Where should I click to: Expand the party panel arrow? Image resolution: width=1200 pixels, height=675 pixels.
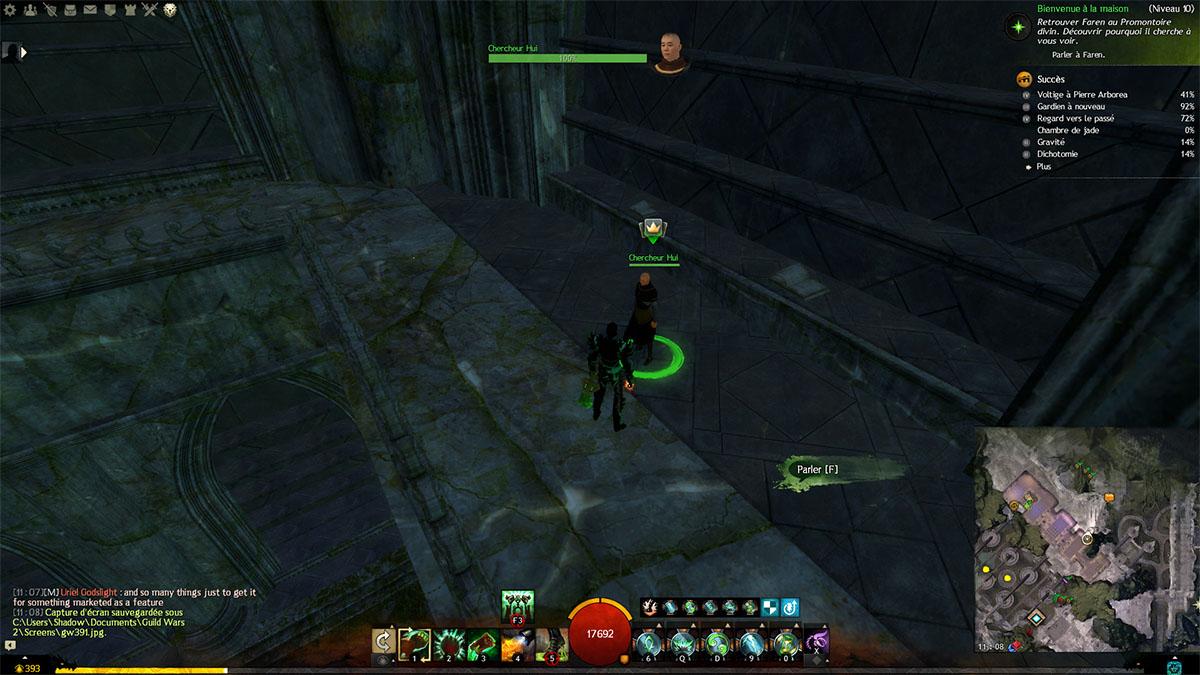22,52
